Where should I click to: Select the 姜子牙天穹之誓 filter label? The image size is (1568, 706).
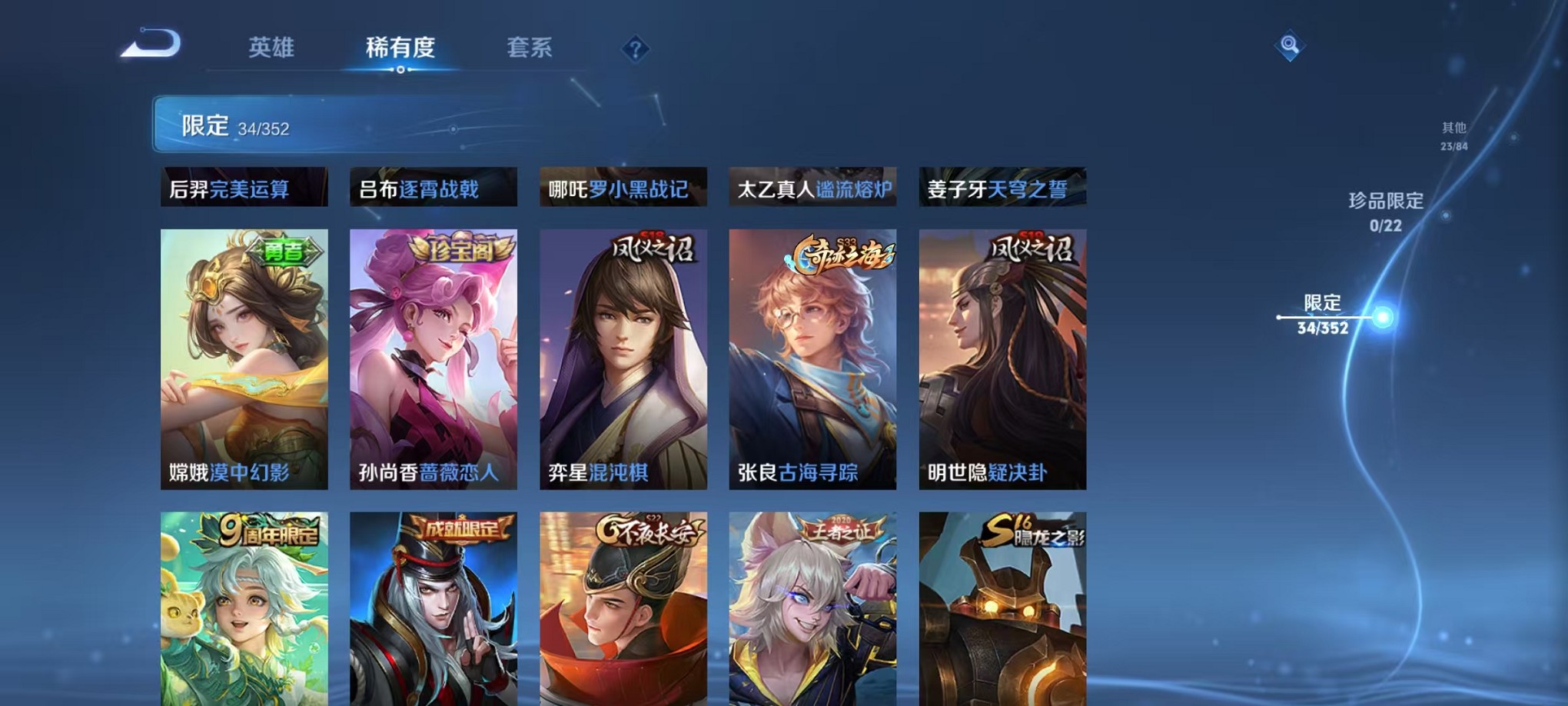[x=1001, y=188]
